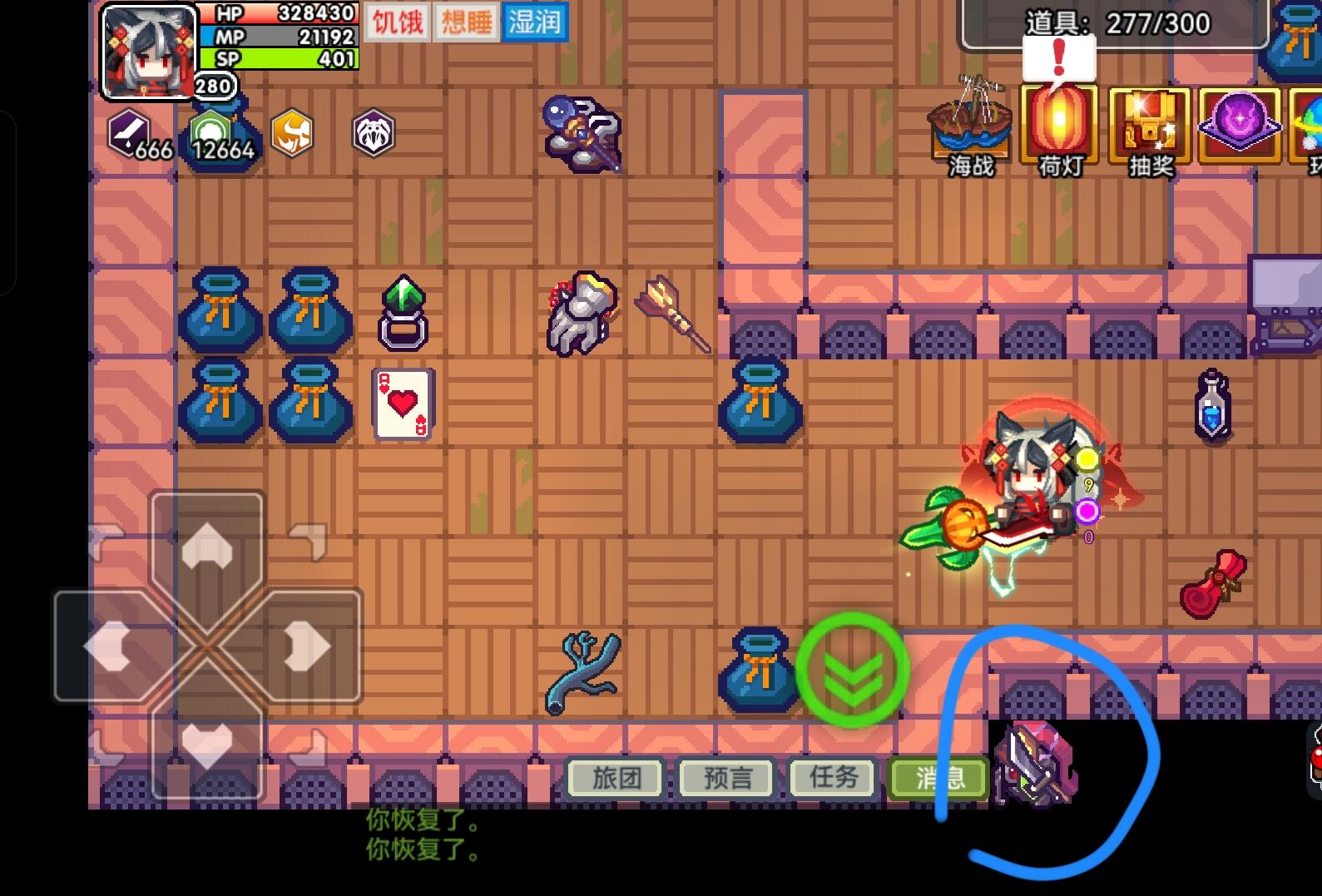Toggle the 饥饿 hunger status indicator
The image size is (1322, 896).
point(397,22)
